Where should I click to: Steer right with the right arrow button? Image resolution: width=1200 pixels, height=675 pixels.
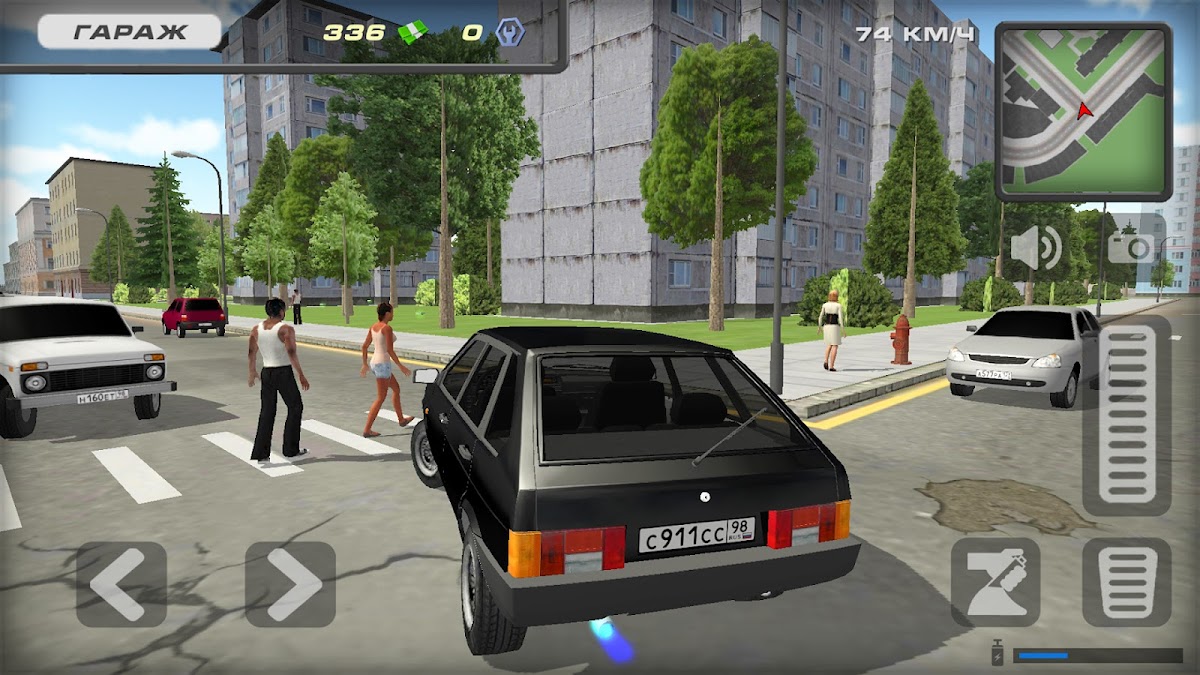(x=290, y=584)
